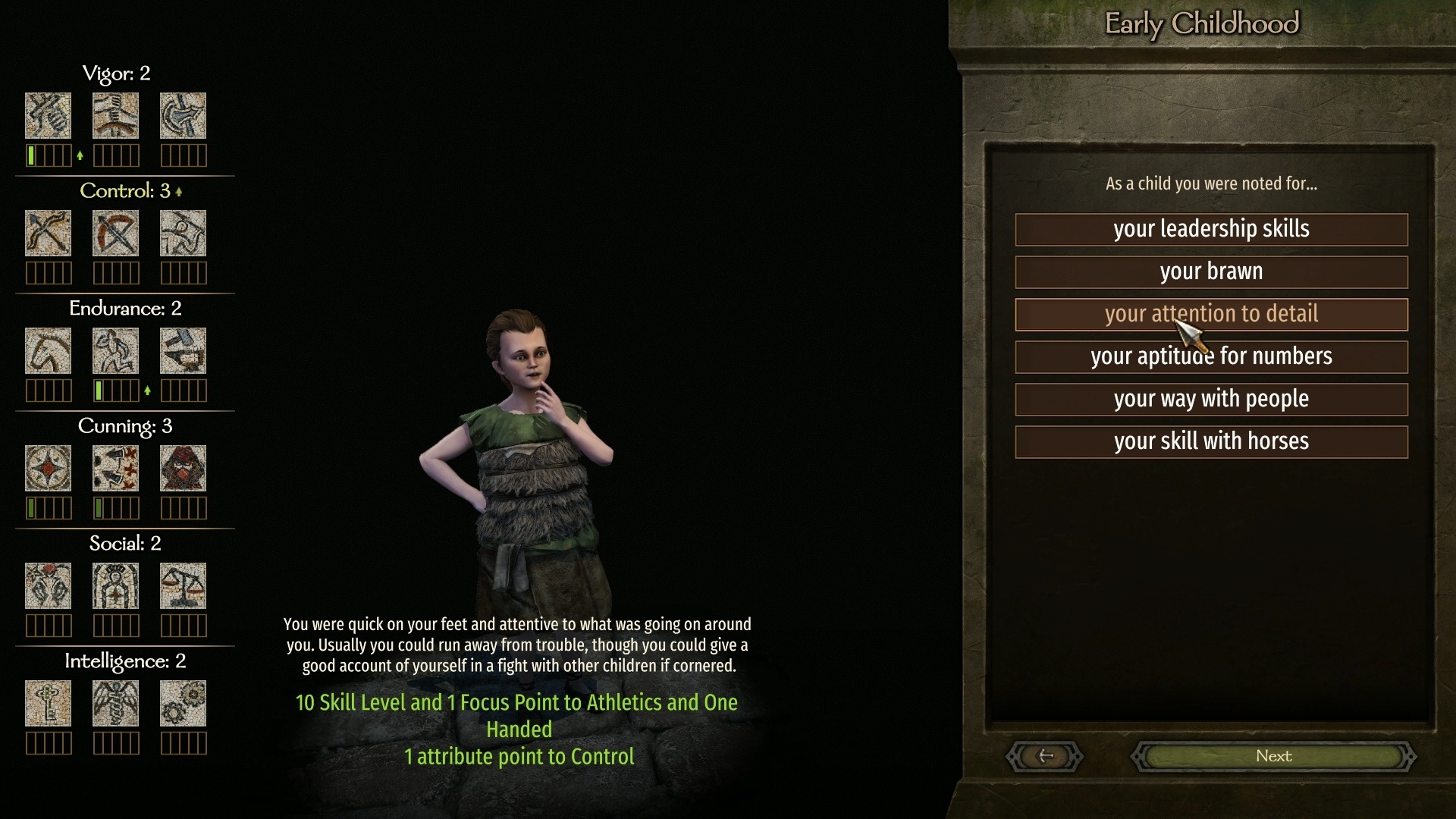Pick "your skill with horses" trait

1211,442
